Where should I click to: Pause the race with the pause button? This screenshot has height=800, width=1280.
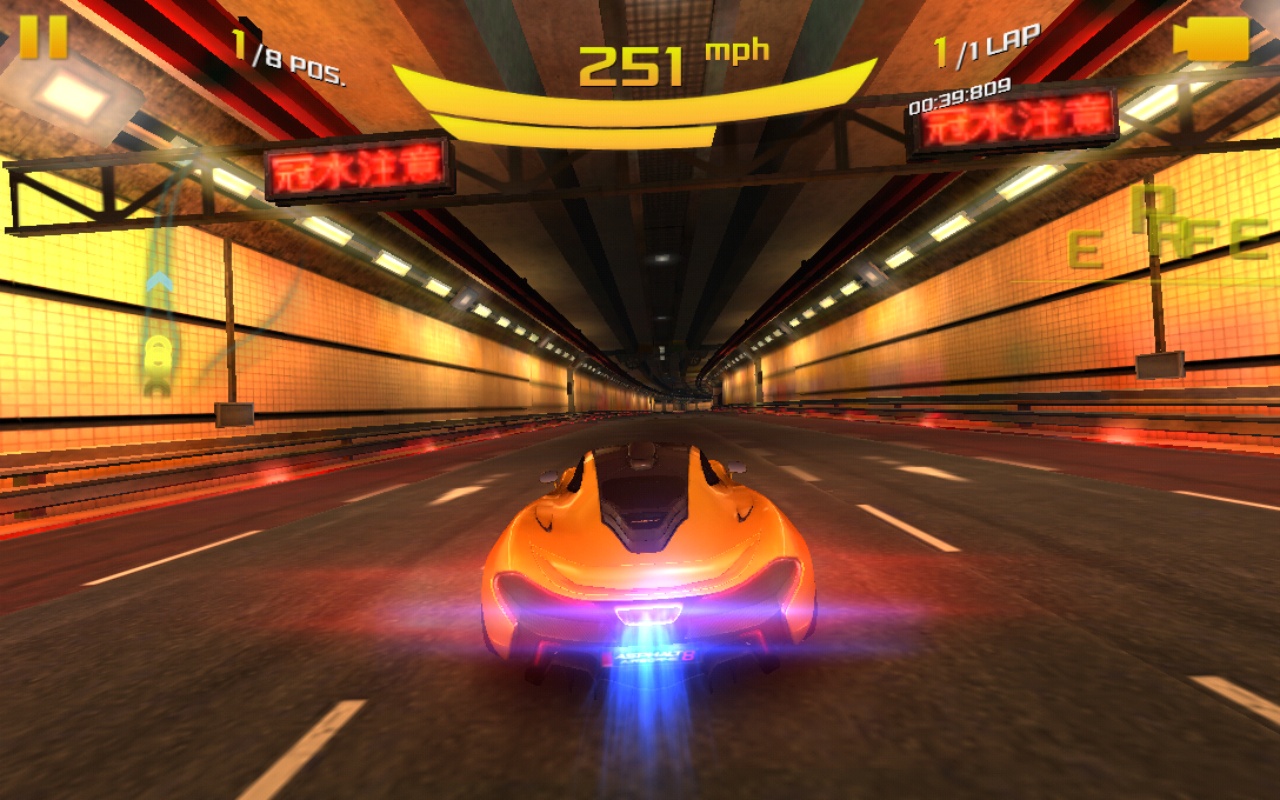pyautogui.click(x=44, y=38)
